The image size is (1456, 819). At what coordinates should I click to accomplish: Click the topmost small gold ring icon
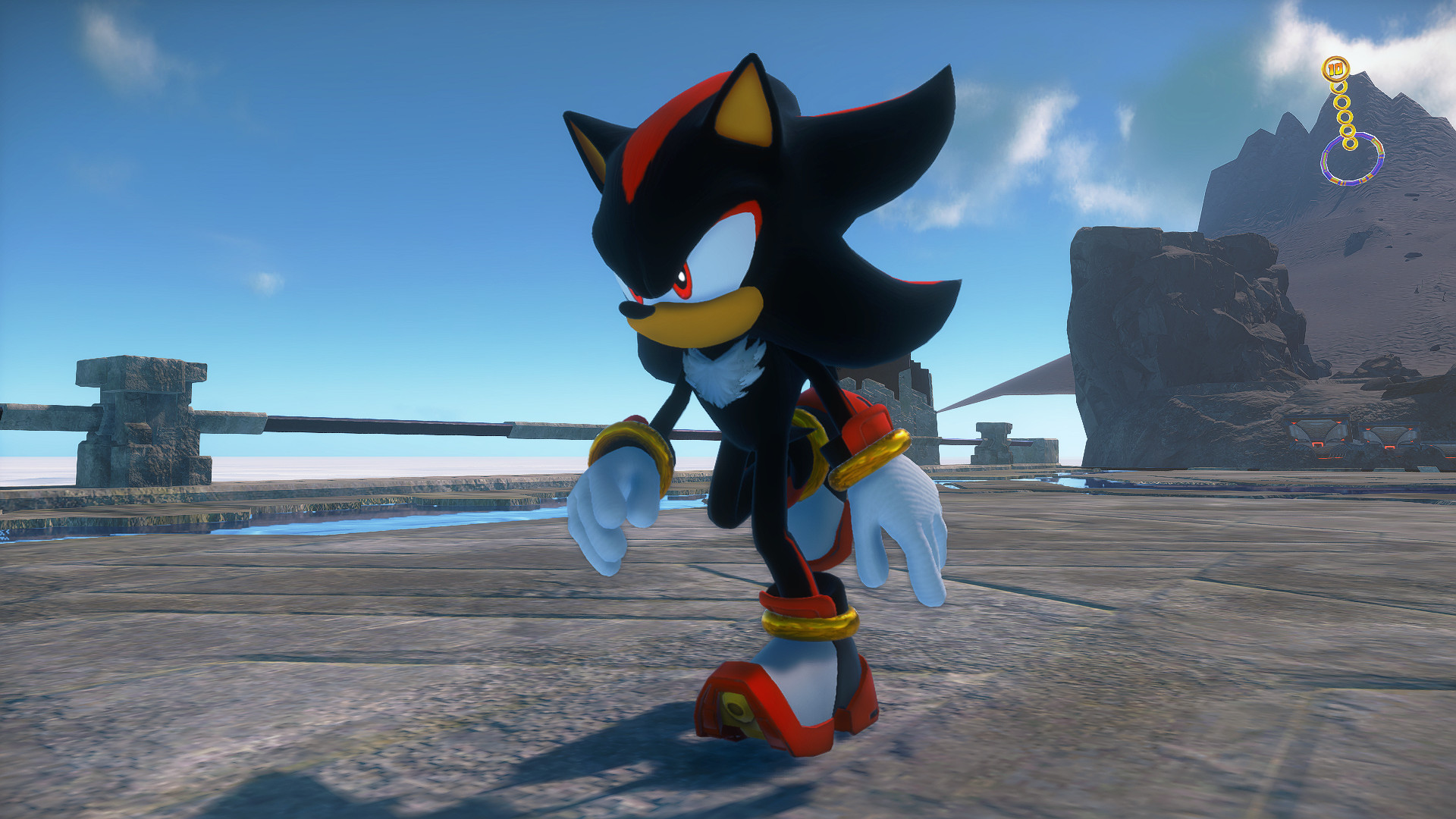(x=1338, y=86)
